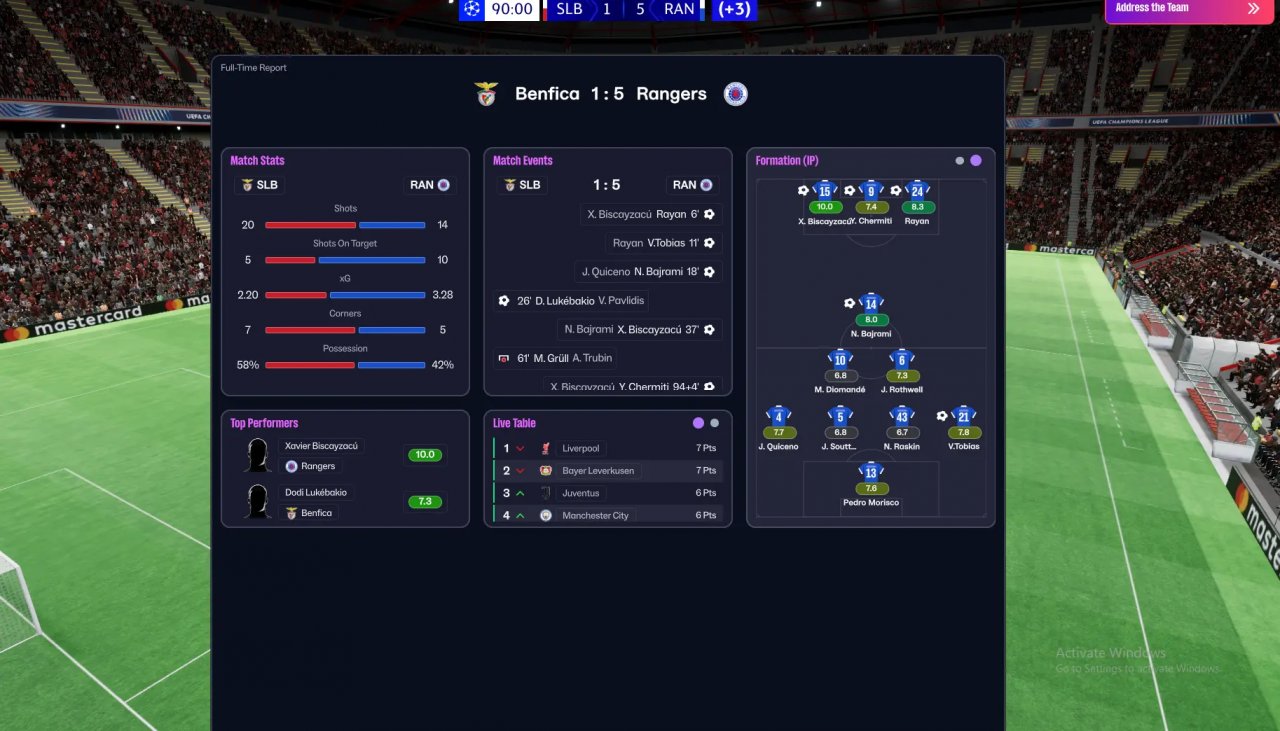1280x731 pixels.
Task: Switch Formation panel to the grey dot view
Action: [x=960, y=160]
